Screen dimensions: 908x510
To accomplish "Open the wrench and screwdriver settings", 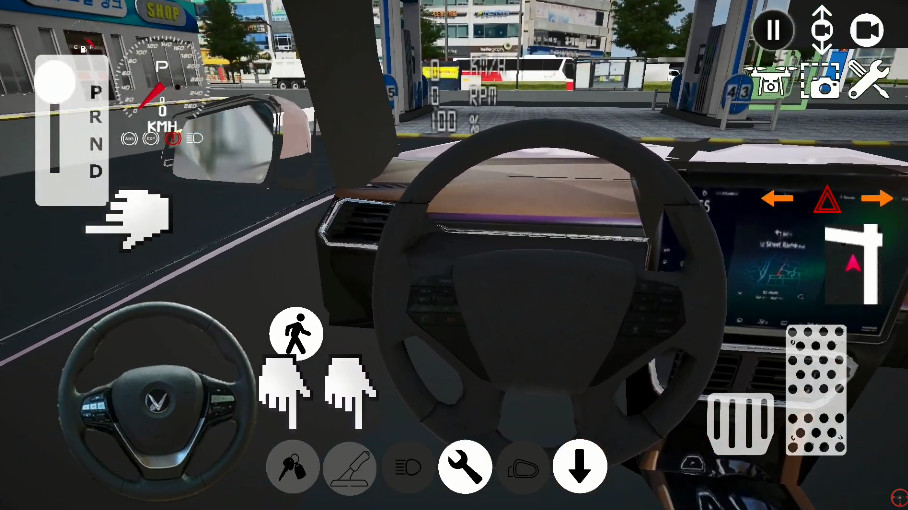I will [869, 80].
